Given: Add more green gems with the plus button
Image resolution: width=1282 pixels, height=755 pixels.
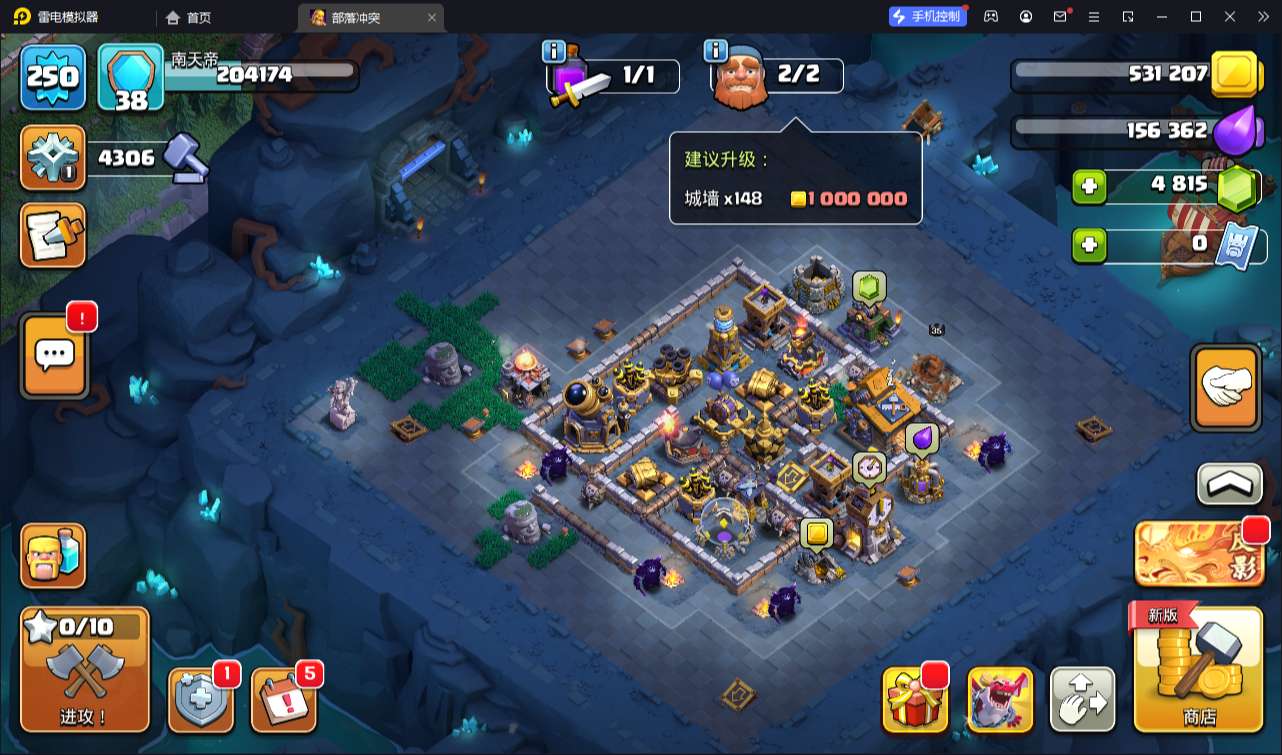Looking at the screenshot, I should point(1090,187).
